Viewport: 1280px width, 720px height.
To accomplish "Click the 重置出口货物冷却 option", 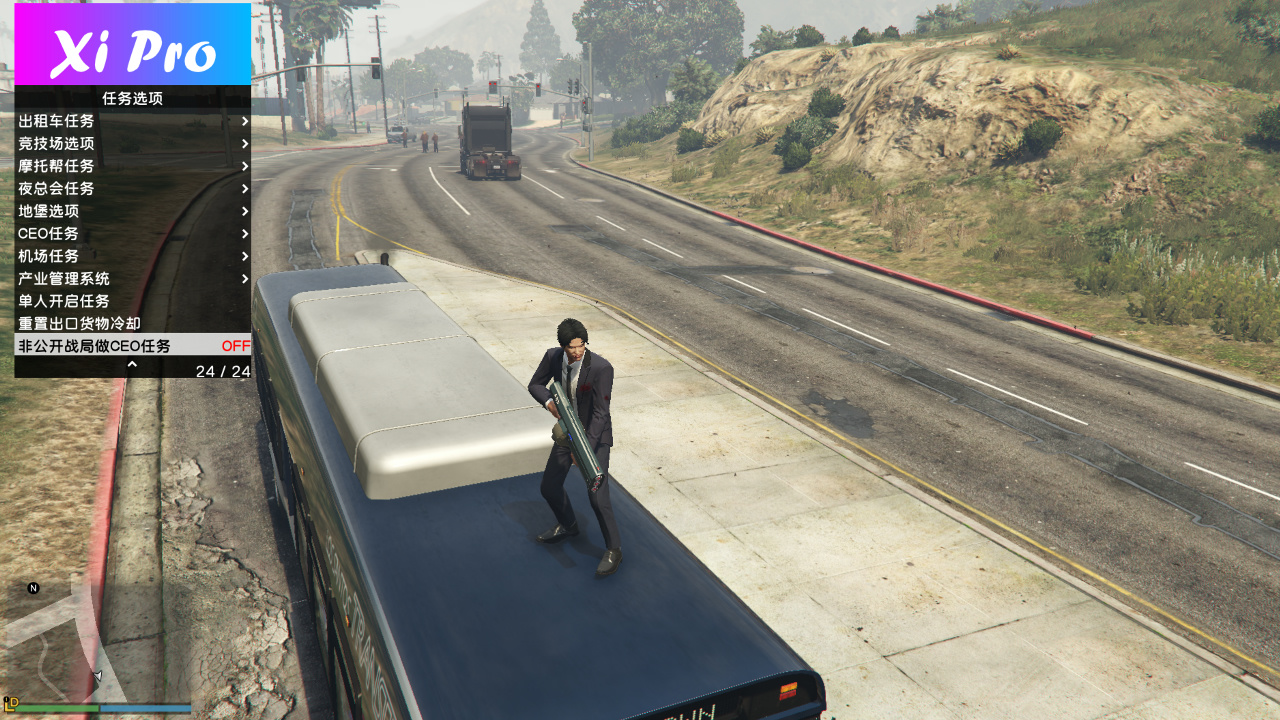I will point(132,324).
